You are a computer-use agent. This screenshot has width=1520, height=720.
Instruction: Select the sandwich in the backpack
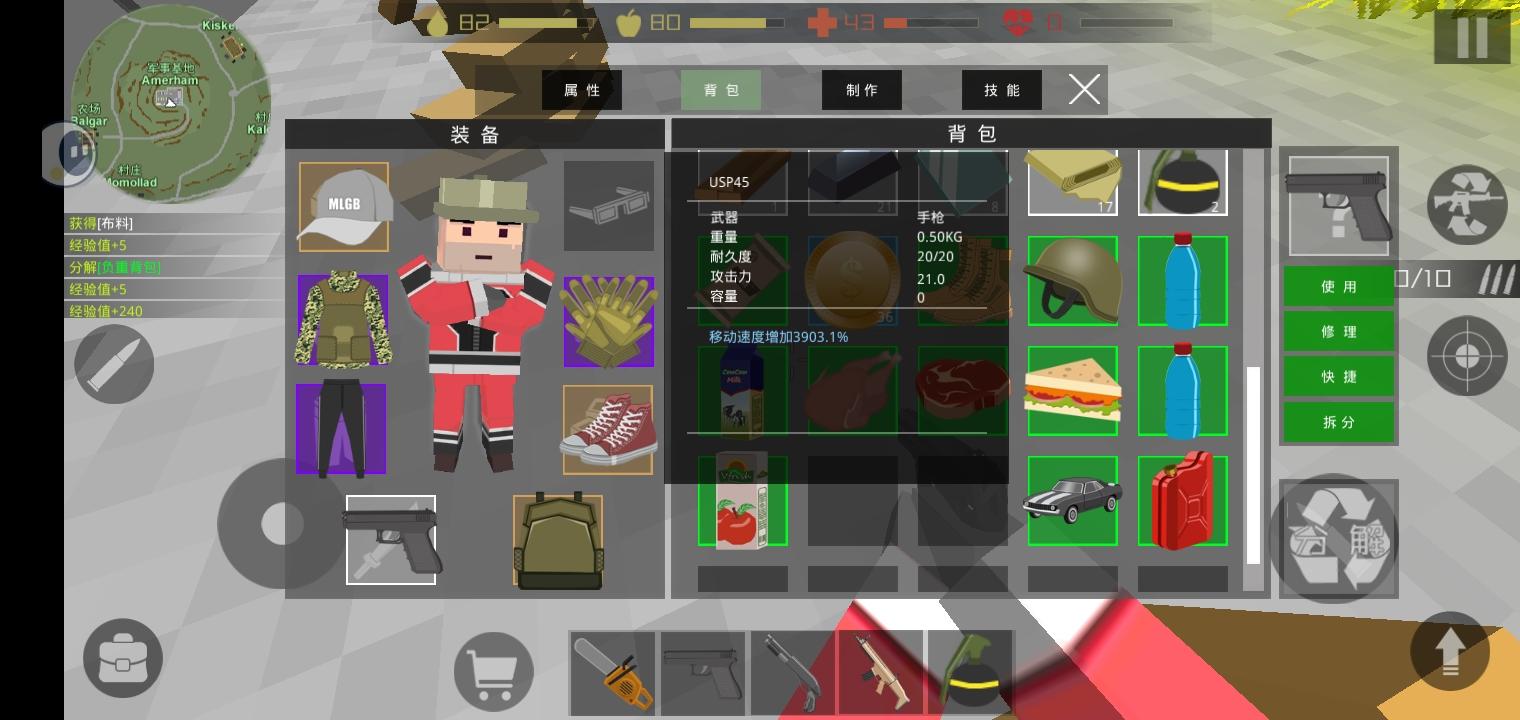[x=1072, y=390]
